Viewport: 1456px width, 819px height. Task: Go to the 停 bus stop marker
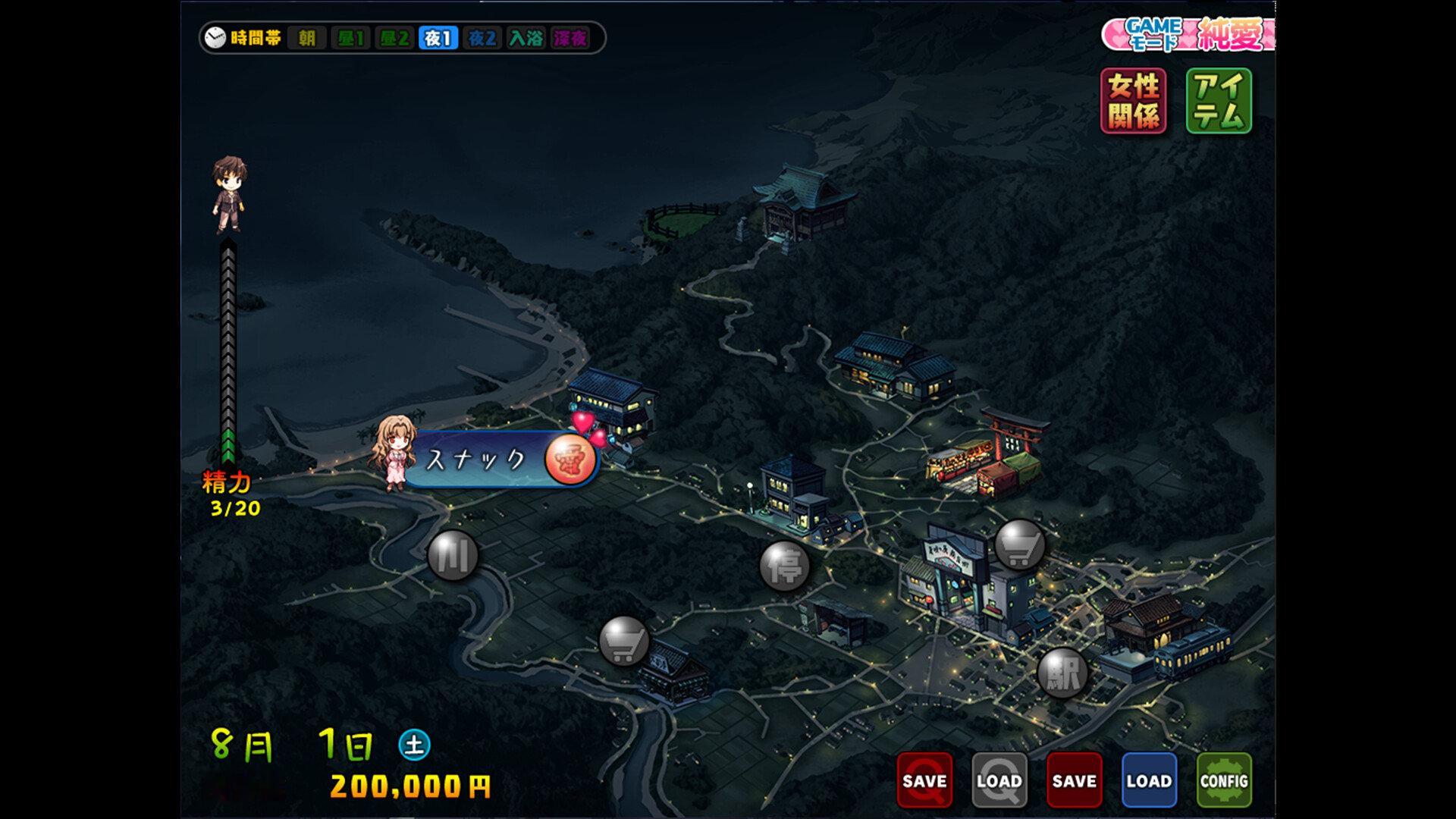pyautogui.click(x=784, y=566)
